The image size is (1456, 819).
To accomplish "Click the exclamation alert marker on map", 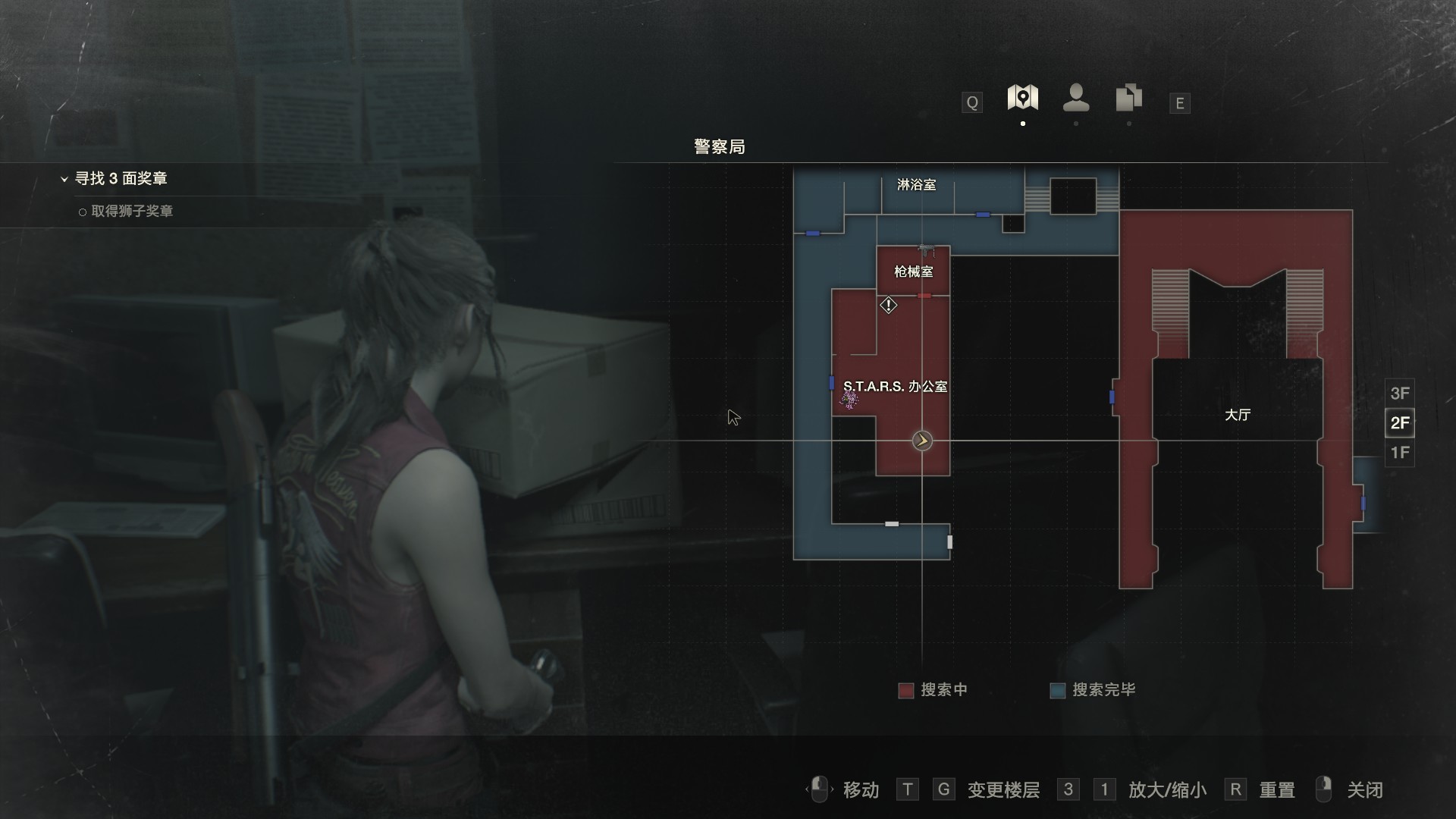I will 888,306.
